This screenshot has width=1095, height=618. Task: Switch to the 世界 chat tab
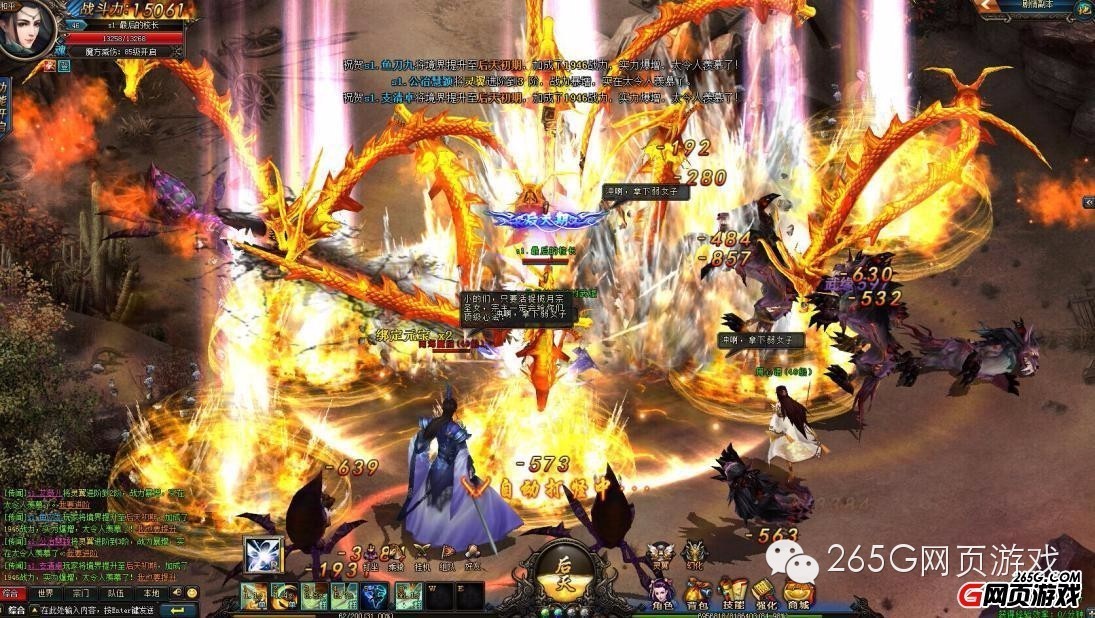(x=46, y=593)
